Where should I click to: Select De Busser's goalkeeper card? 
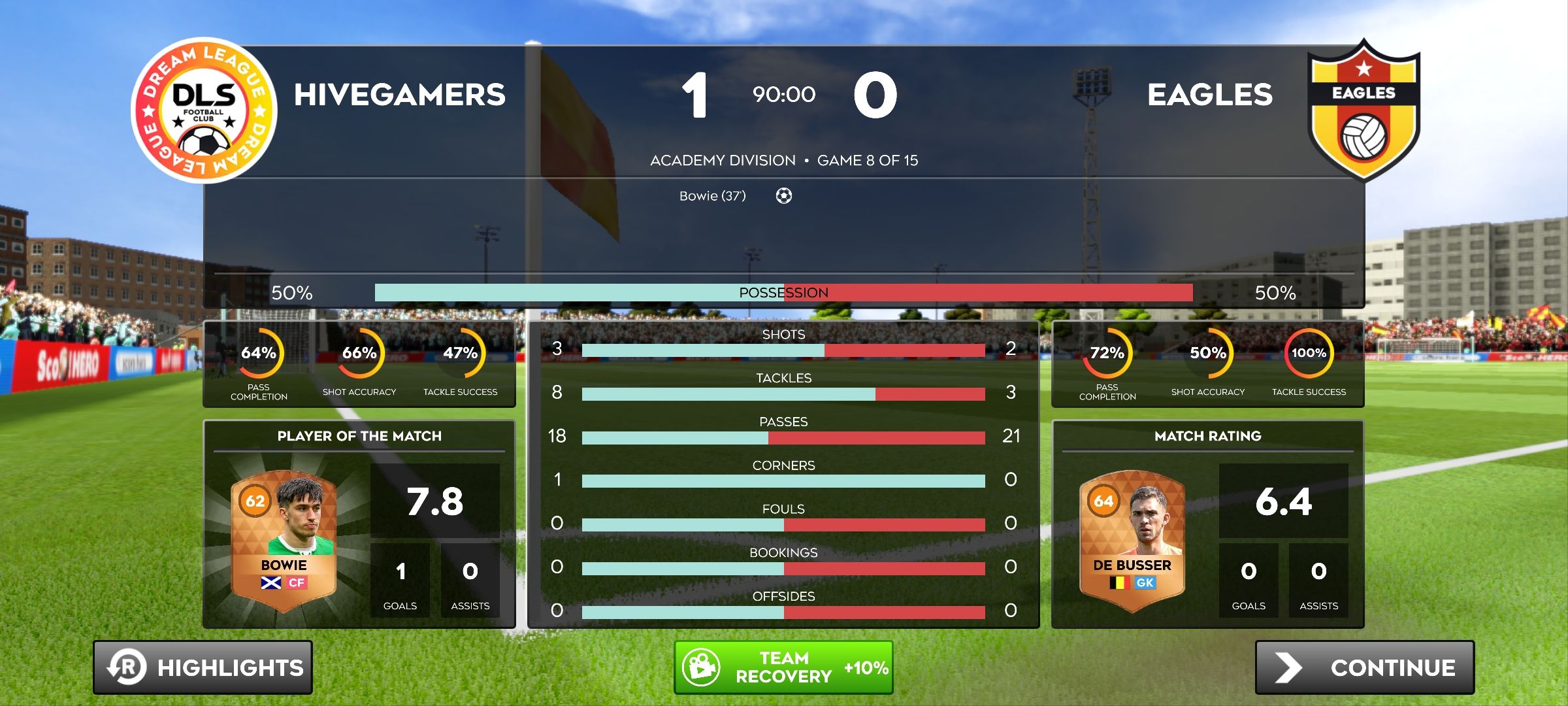click(1132, 540)
